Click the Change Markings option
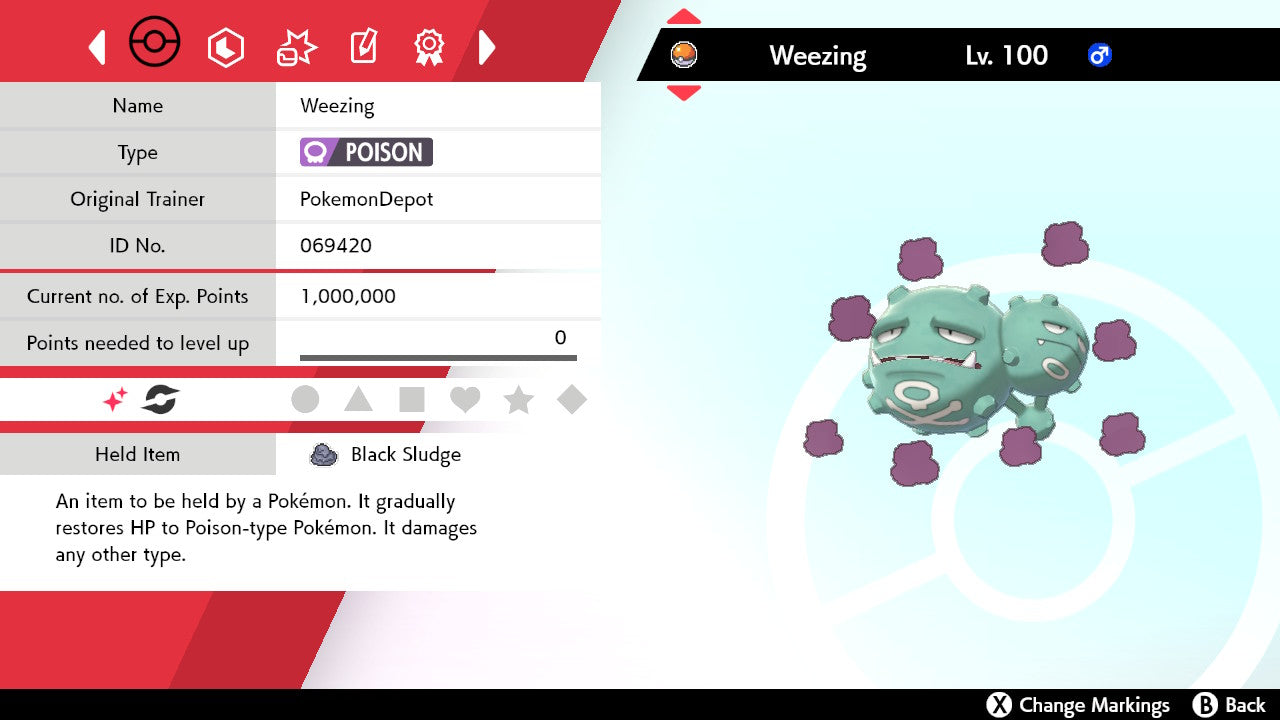Viewport: 1280px width, 720px height. [x=1078, y=705]
